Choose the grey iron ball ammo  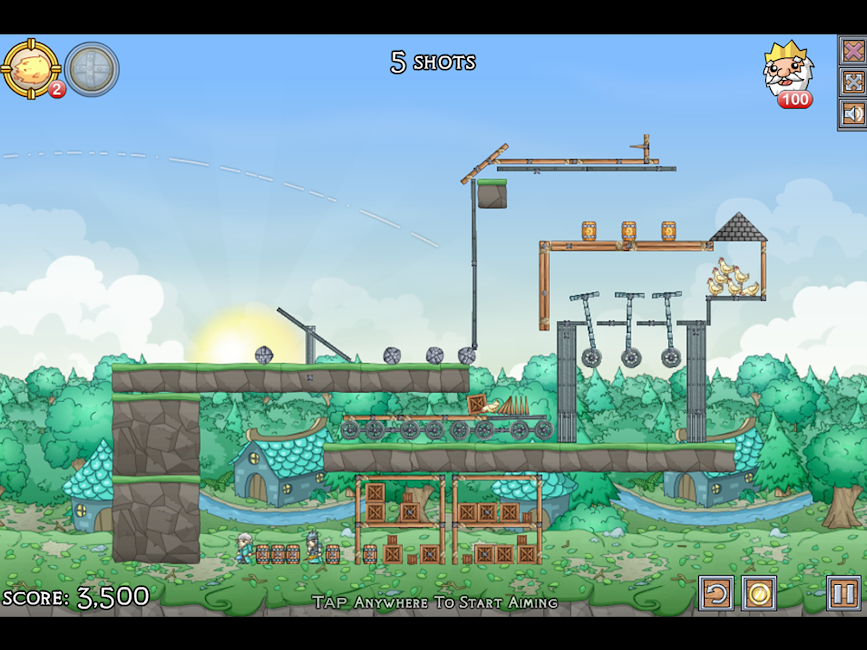(x=92, y=69)
